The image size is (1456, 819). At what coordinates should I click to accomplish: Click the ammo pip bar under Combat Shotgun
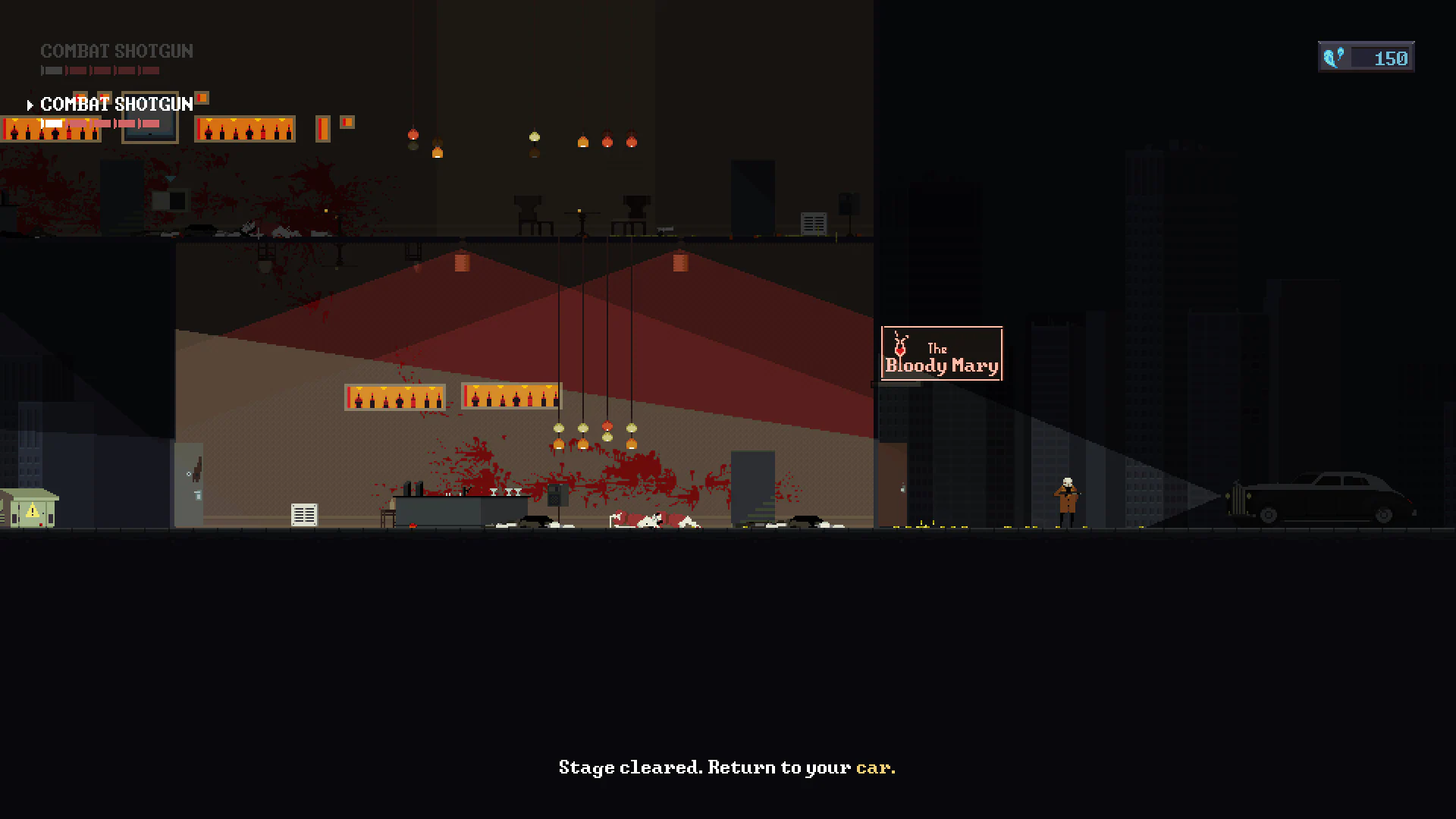point(99,70)
